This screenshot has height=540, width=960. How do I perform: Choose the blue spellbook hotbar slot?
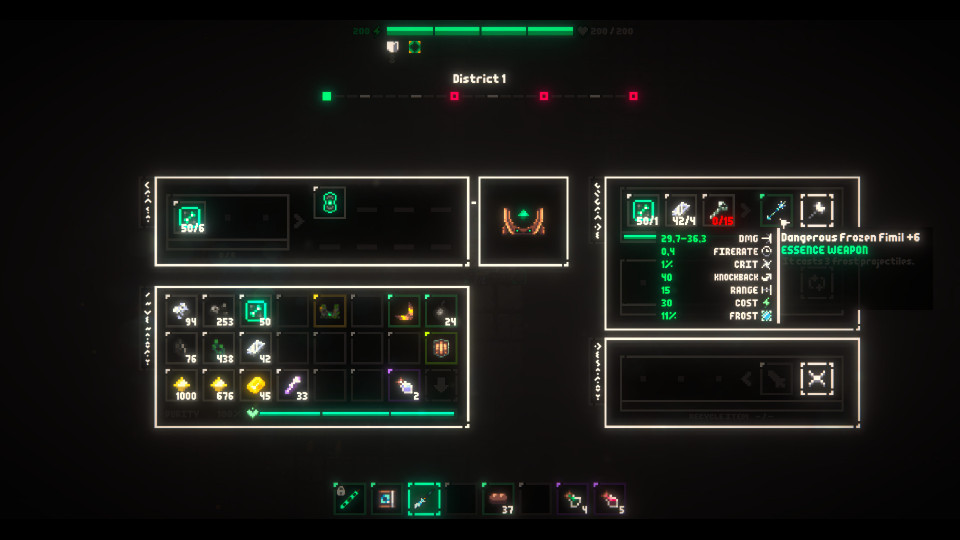(387, 498)
